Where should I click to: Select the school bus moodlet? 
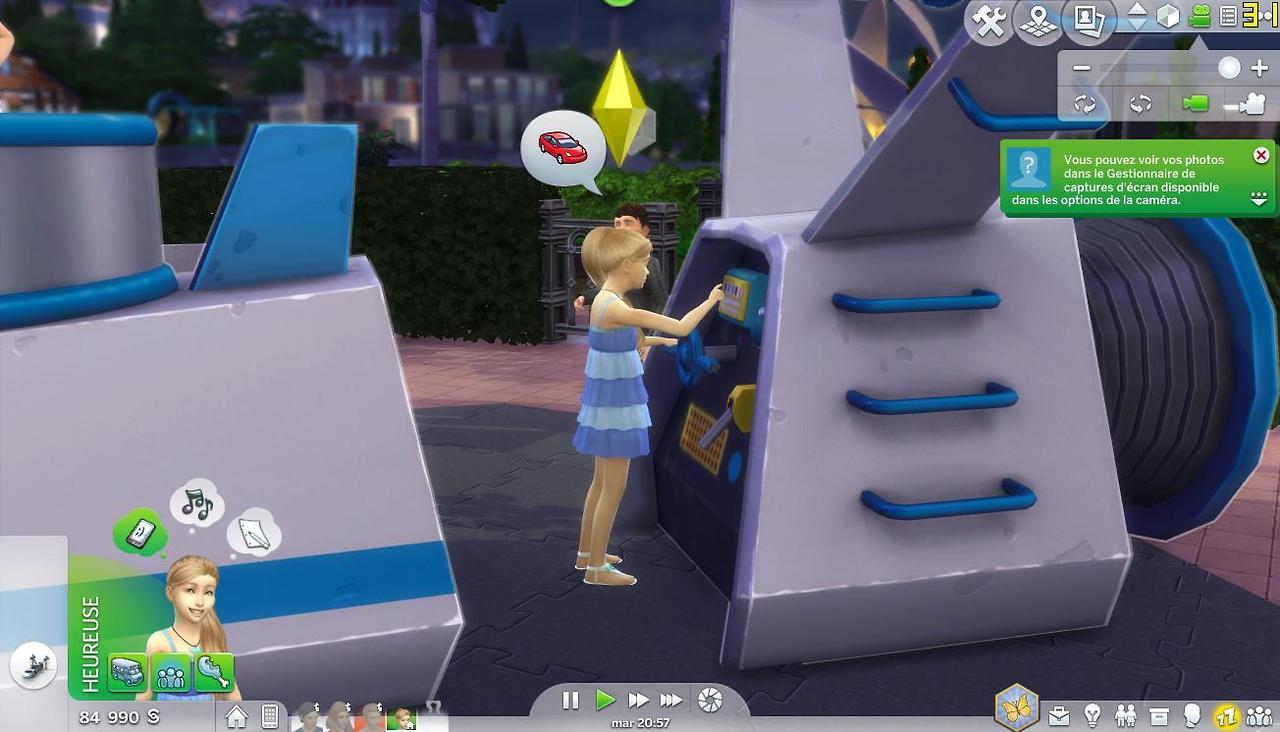(x=127, y=672)
